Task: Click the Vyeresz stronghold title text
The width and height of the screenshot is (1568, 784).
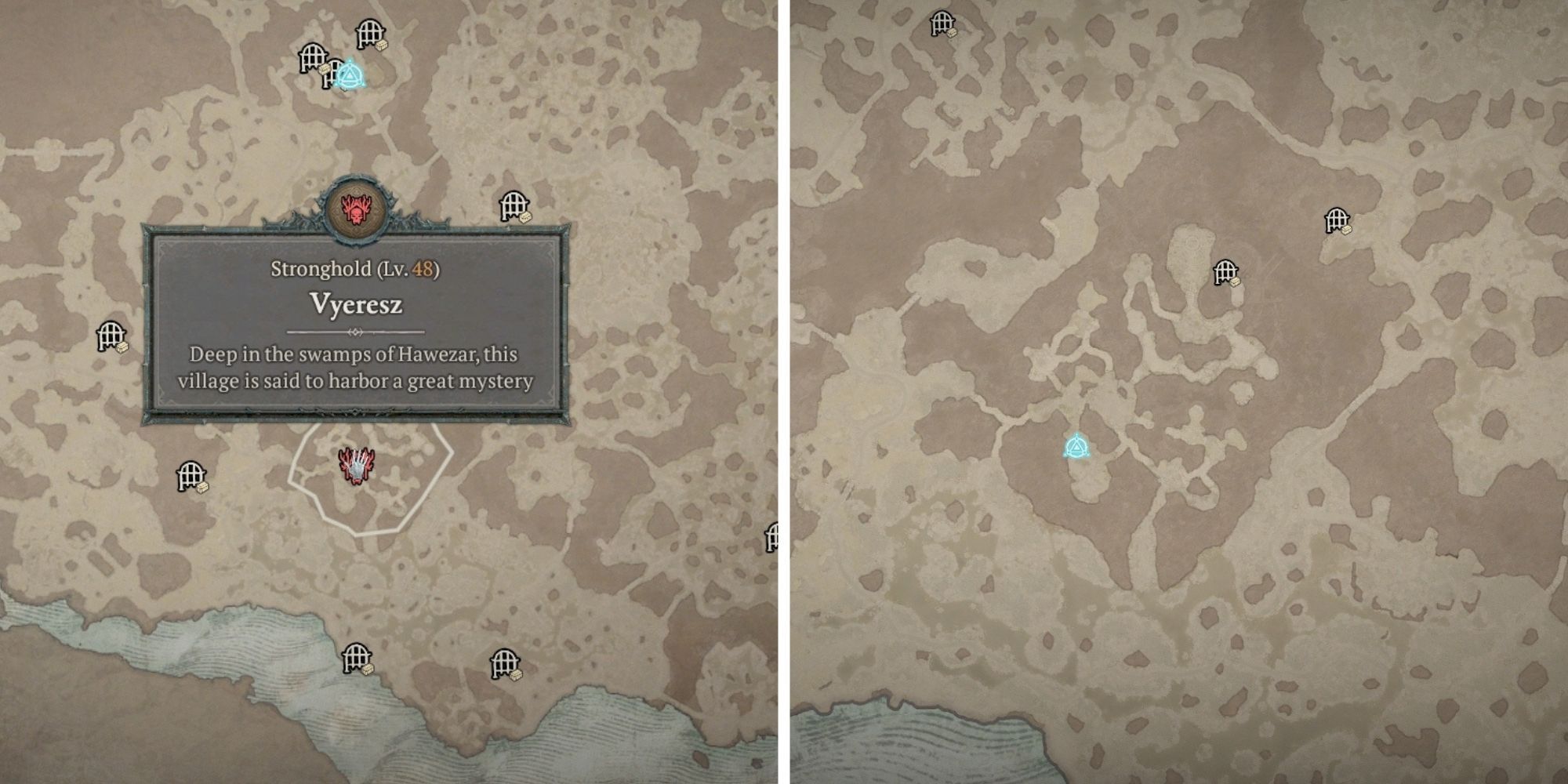Action: (357, 304)
